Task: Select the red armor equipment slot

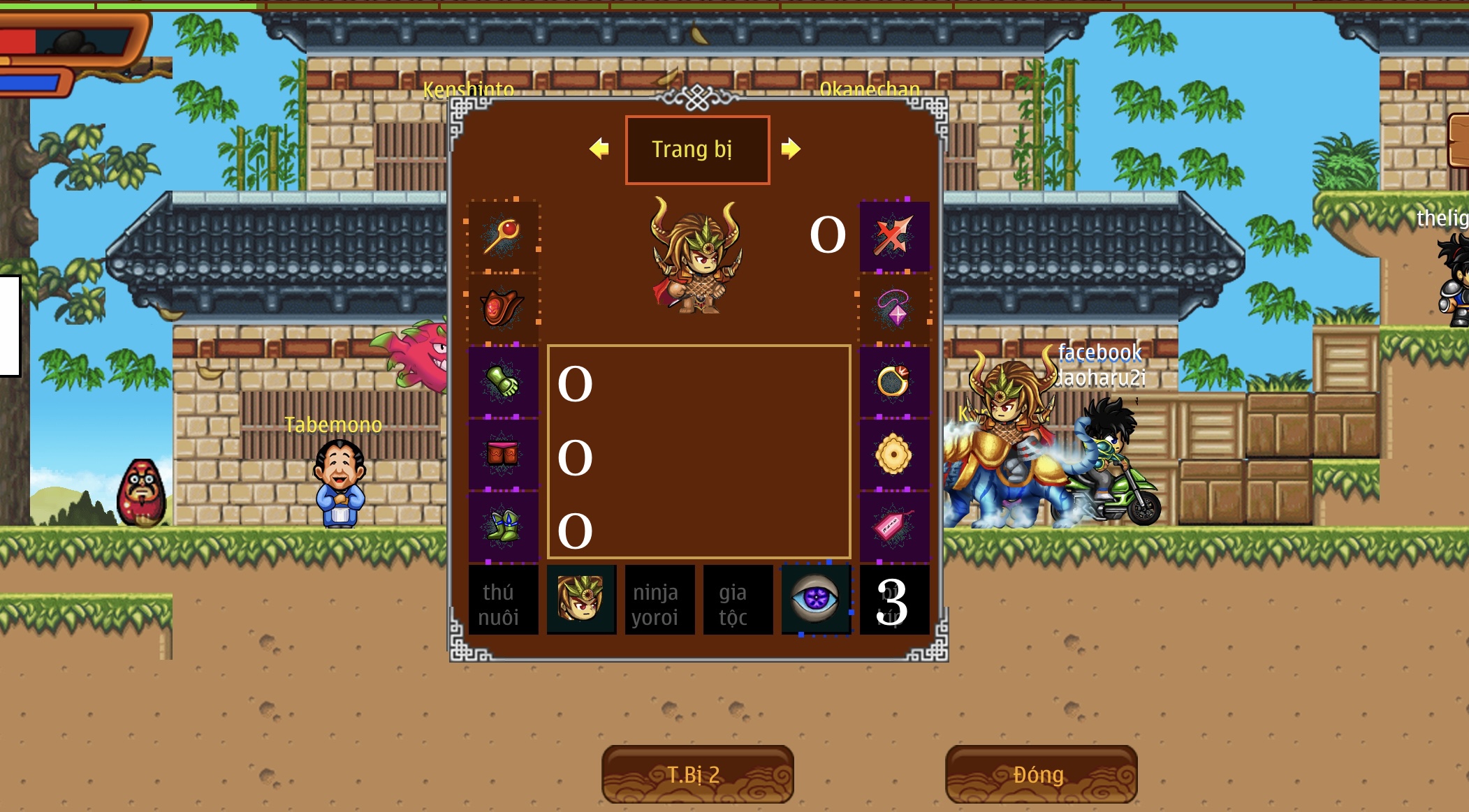Action: point(503,308)
